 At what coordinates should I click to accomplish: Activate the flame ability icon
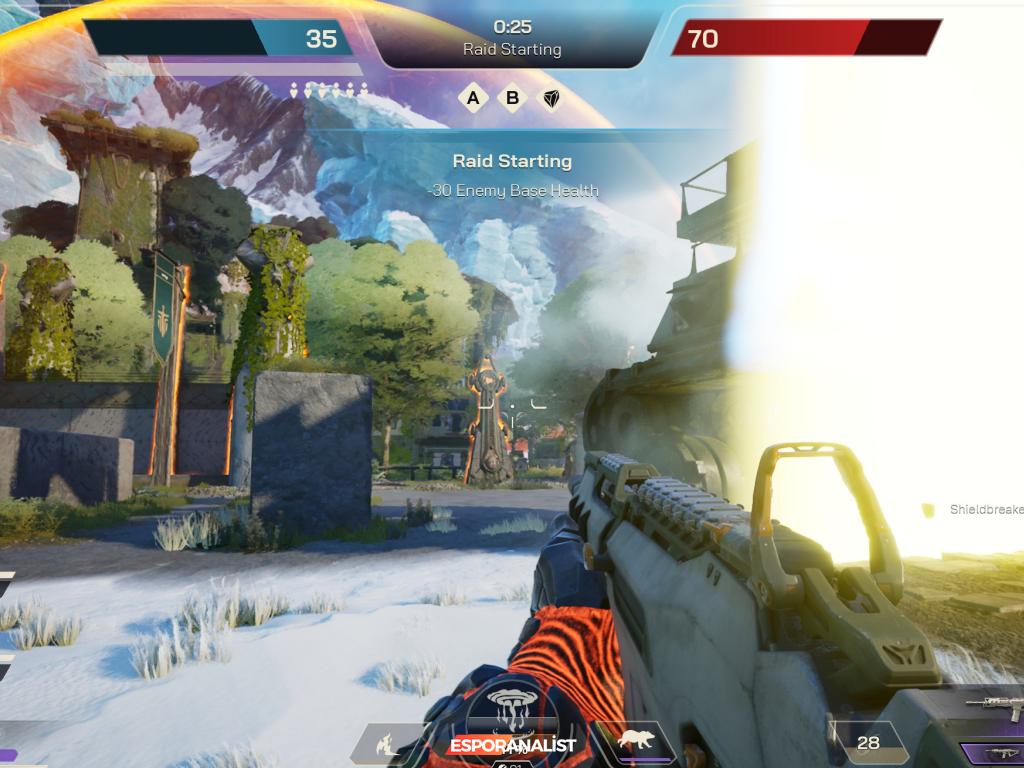coord(385,743)
